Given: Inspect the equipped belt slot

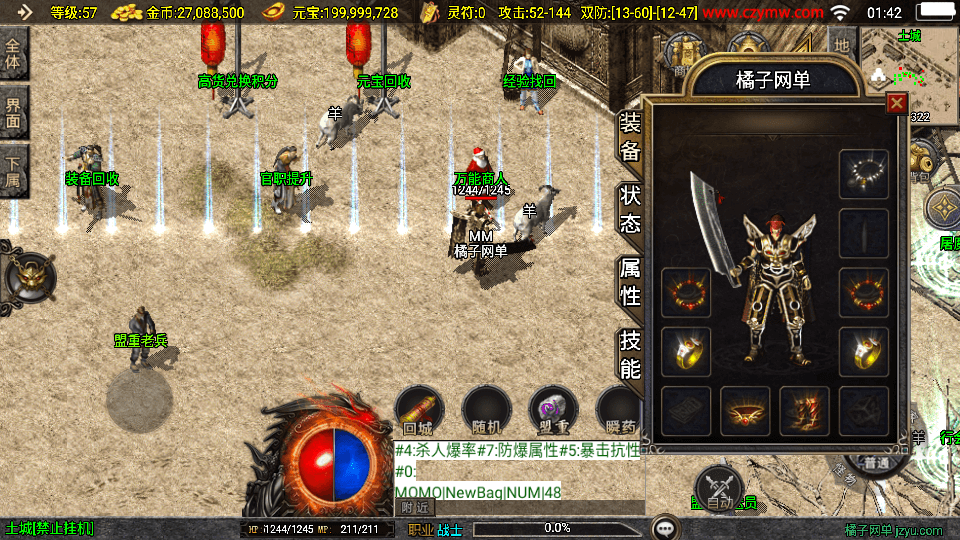Looking at the screenshot, I should (746, 410).
